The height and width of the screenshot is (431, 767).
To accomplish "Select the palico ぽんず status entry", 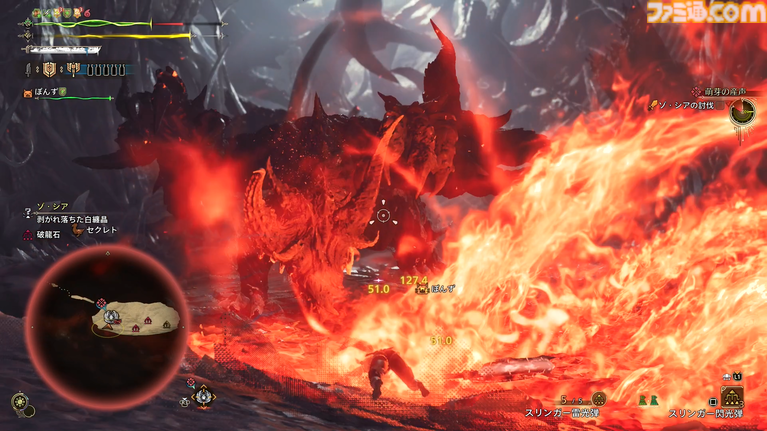I will (40, 92).
